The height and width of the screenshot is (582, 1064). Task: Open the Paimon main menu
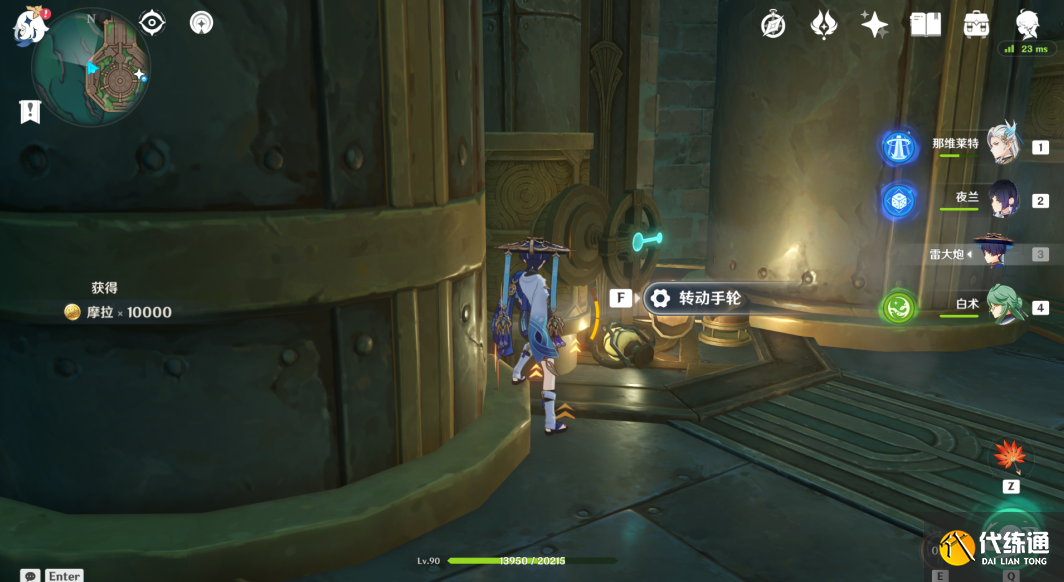pos(30,26)
